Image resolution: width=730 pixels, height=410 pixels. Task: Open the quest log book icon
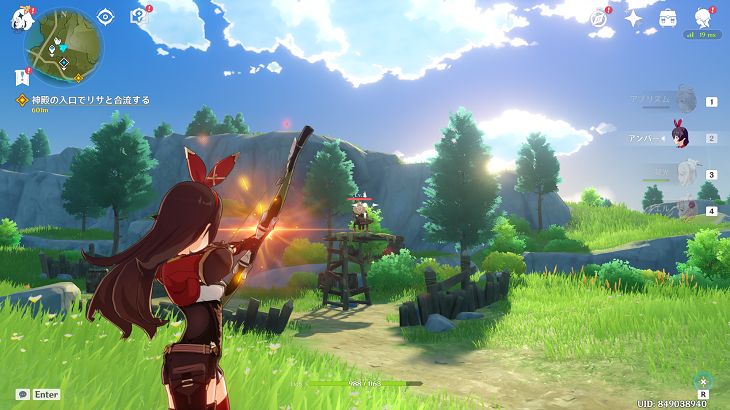point(139,16)
